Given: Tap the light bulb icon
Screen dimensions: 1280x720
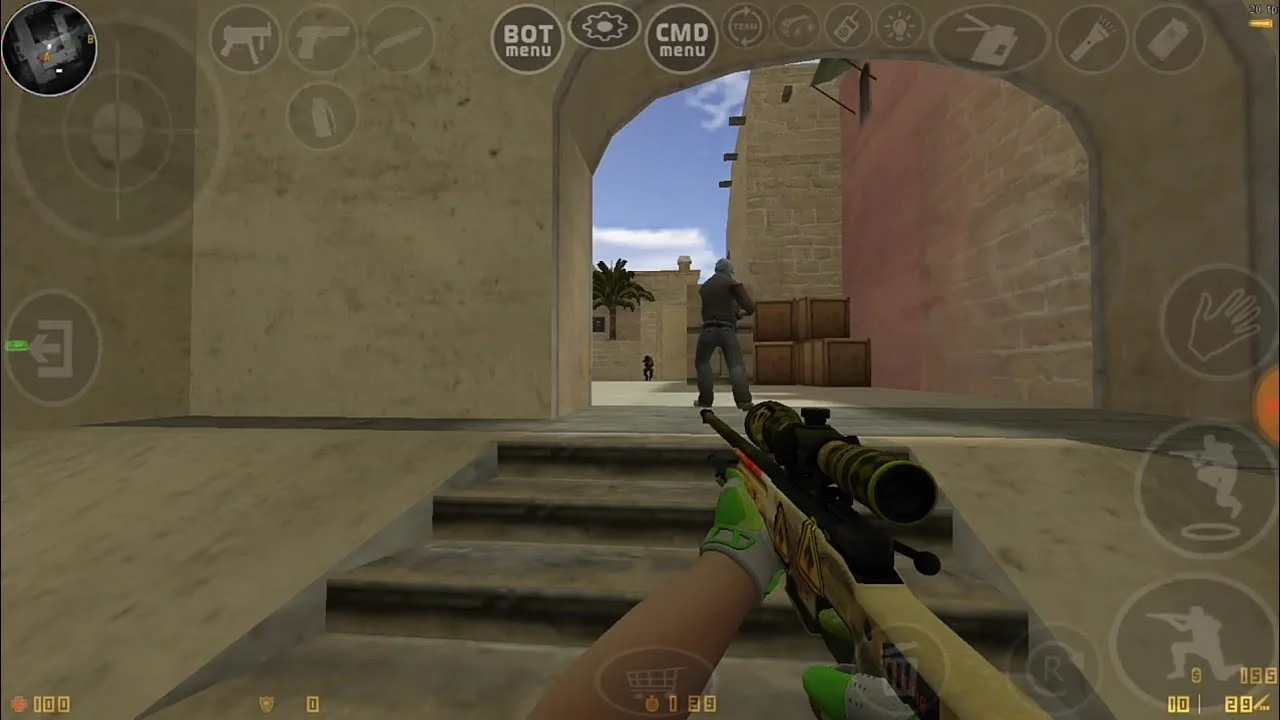Looking at the screenshot, I should point(899,26).
